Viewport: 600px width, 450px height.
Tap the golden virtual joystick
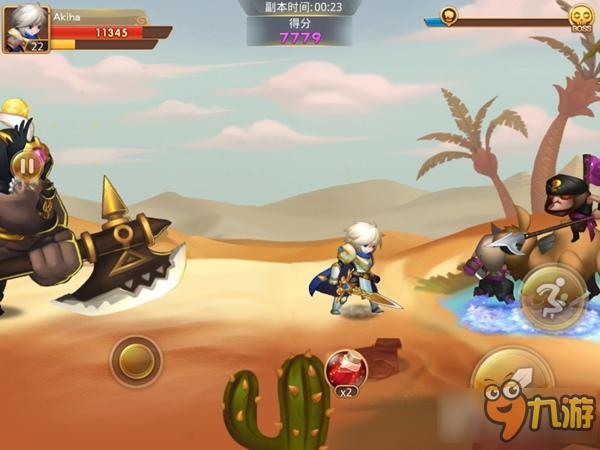(136, 361)
